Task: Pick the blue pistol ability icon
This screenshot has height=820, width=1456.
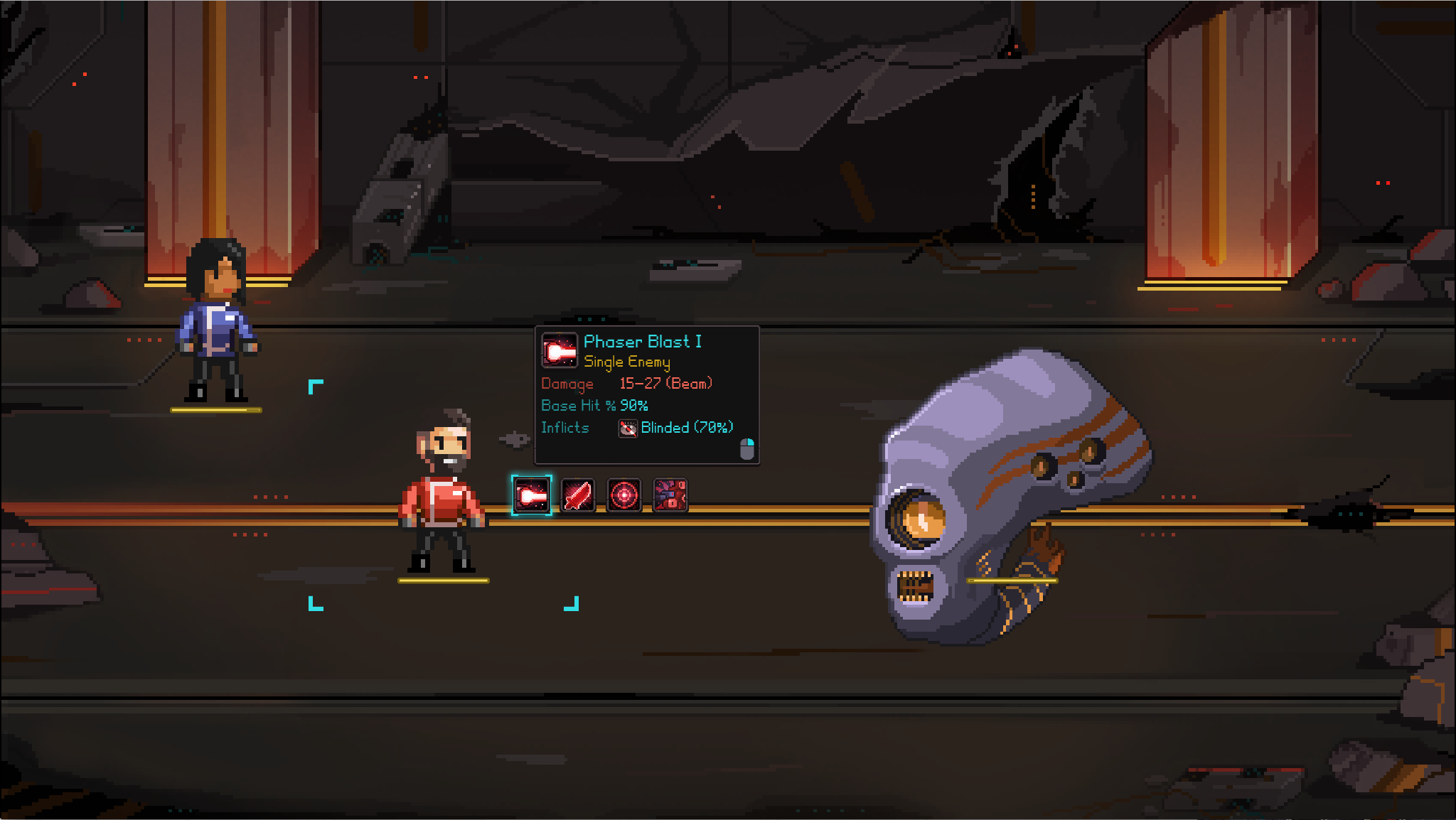Action: (x=670, y=495)
